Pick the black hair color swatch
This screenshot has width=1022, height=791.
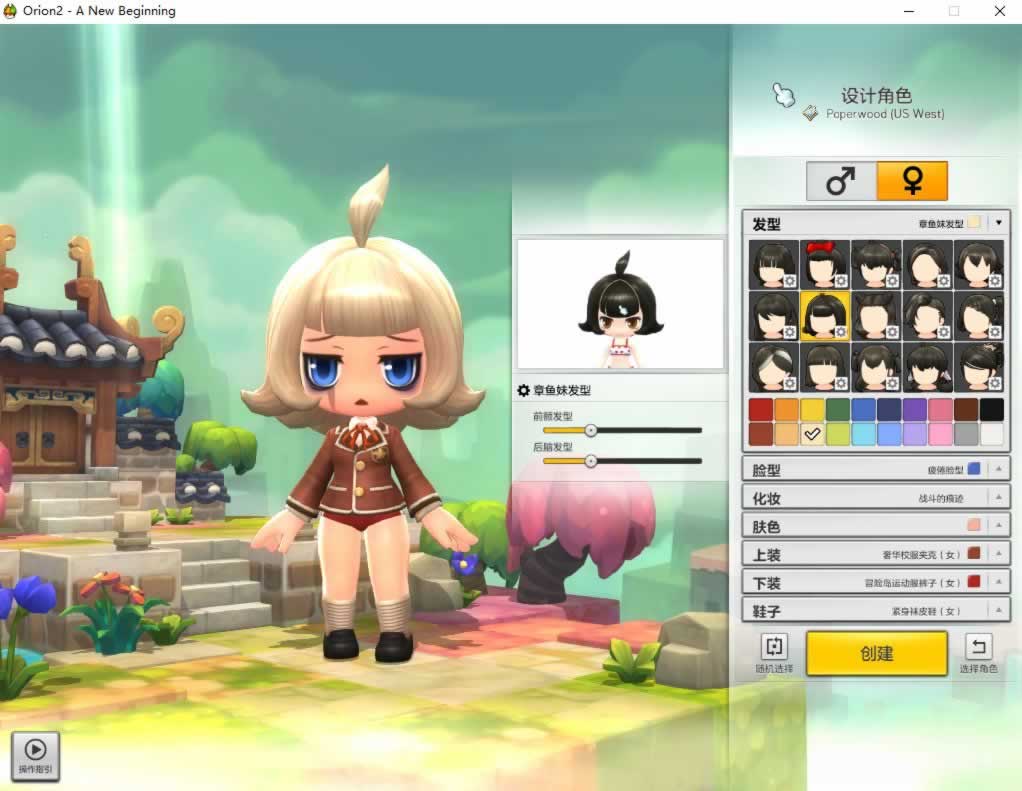[991, 409]
